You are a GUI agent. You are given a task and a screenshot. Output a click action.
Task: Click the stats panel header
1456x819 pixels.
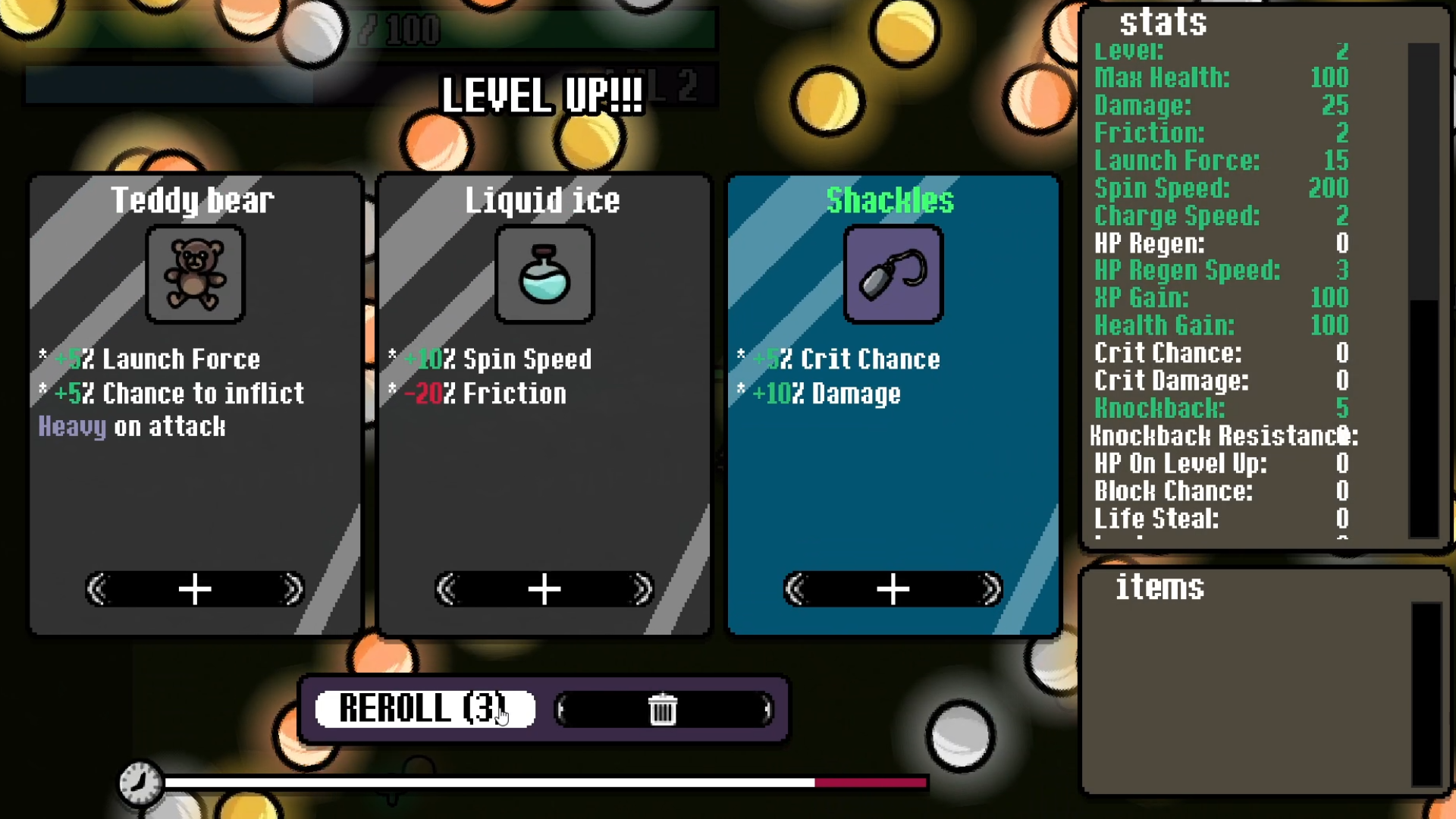[x=1166, y=23]
